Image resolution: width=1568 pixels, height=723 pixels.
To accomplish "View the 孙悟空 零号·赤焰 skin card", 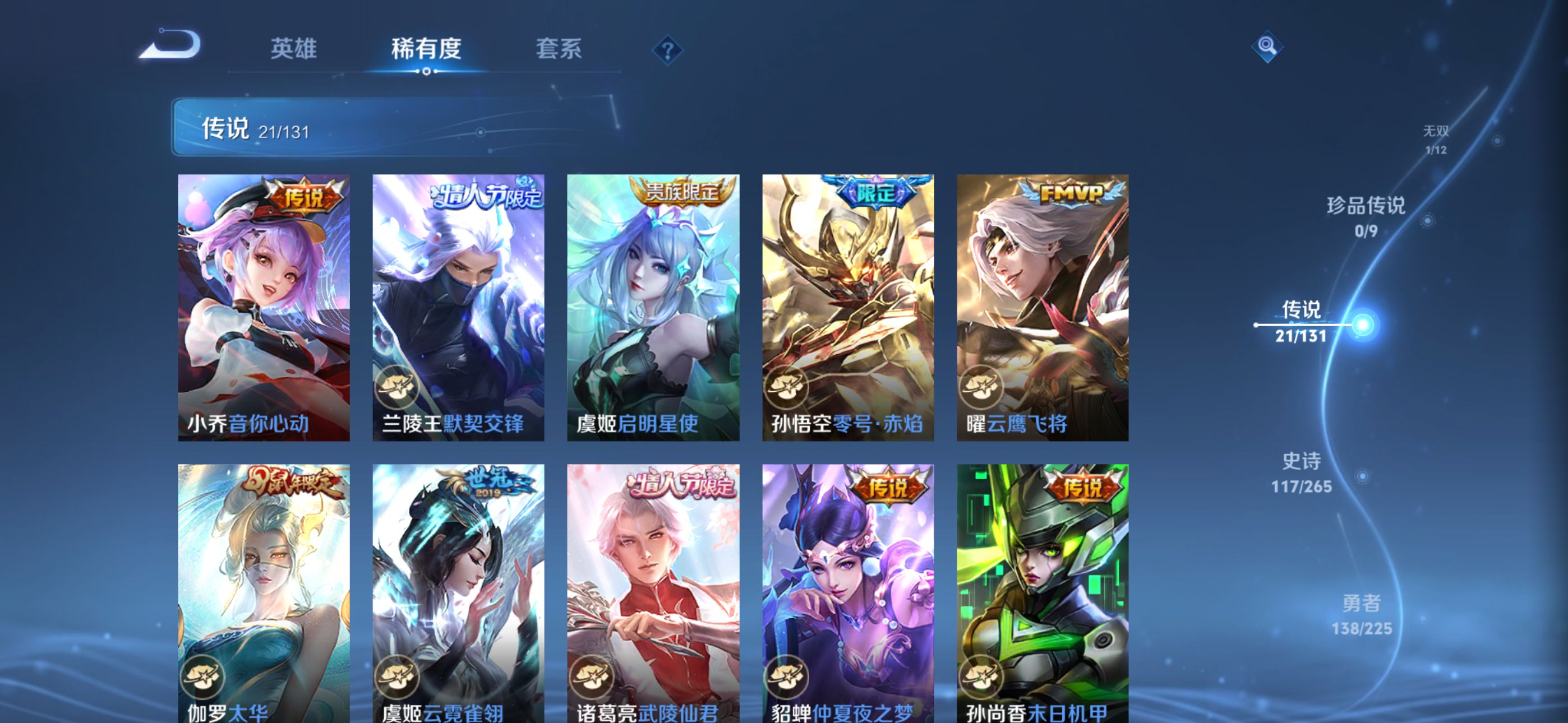I will [848, 307].
